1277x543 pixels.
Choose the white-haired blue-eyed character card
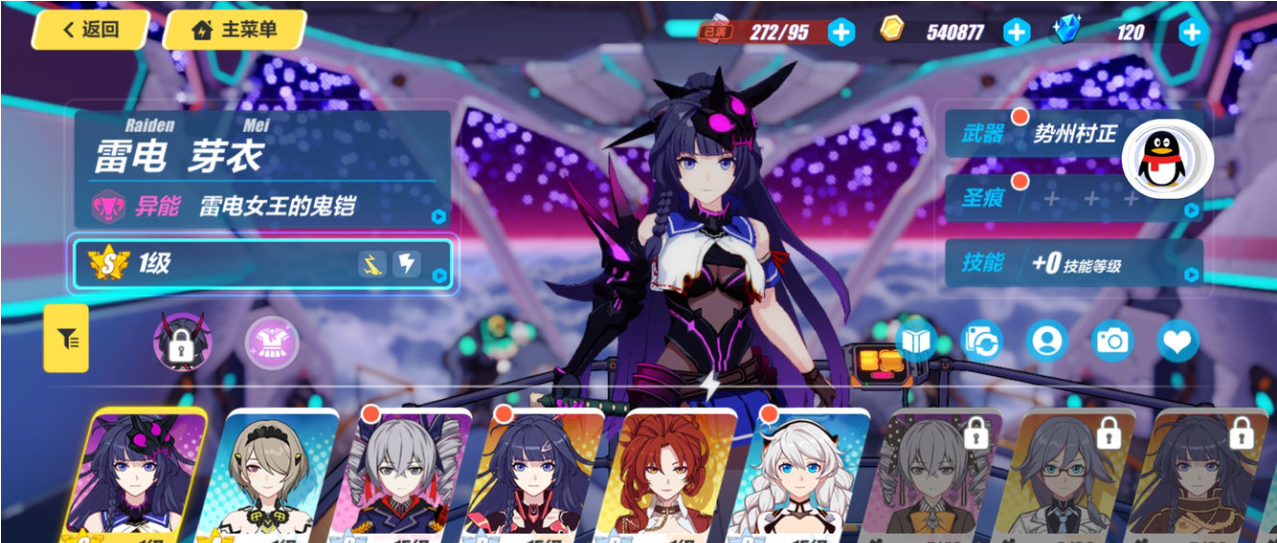[794, 475]
